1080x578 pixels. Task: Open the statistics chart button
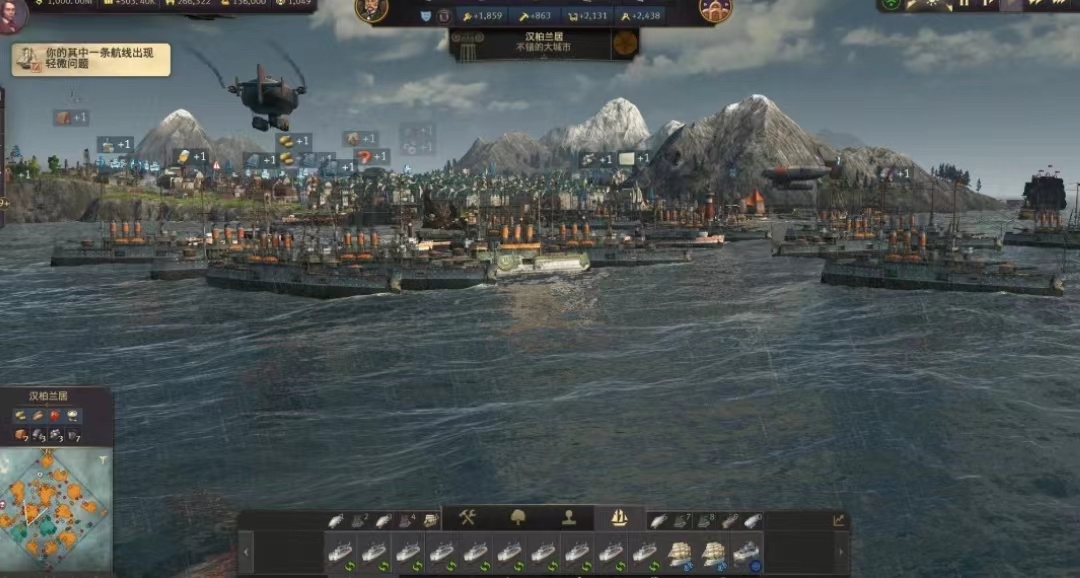pos(838,520)
